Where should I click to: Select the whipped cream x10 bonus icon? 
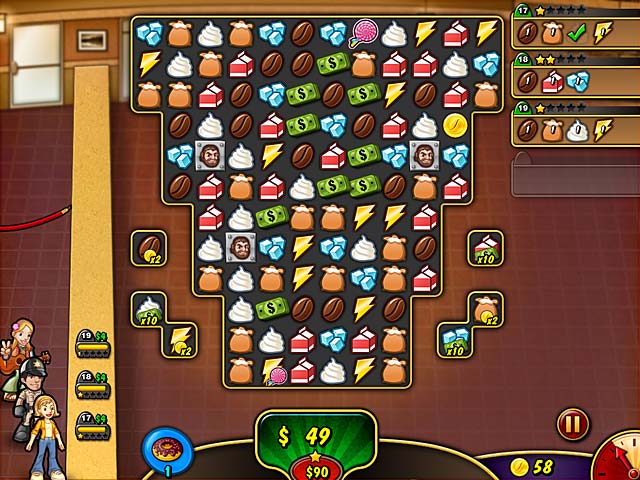[149, 309]
